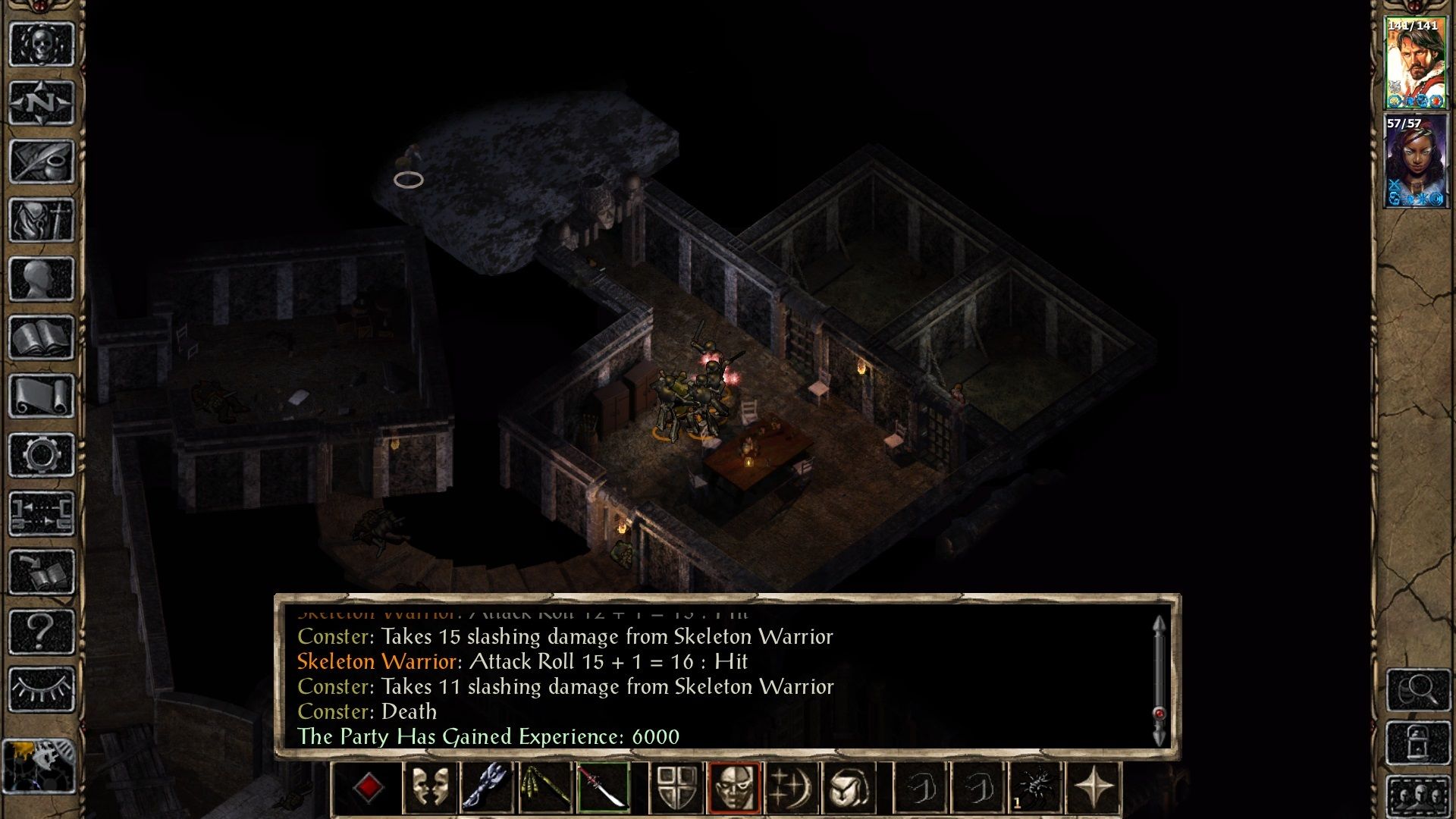Click the skull return-to-game button
The image size is (1456, 819).
point(42,44)
